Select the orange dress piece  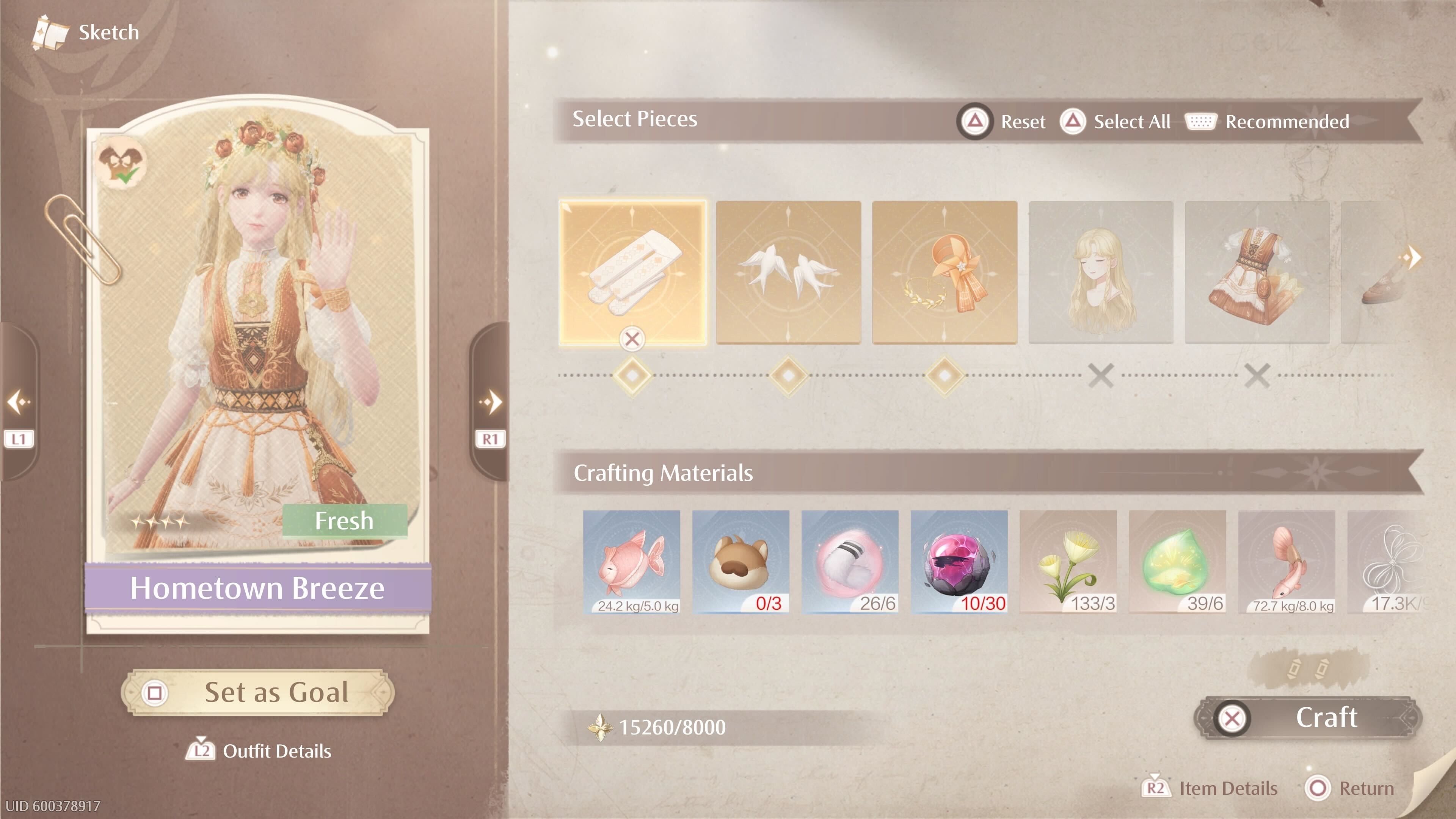tap(1257, 272)
